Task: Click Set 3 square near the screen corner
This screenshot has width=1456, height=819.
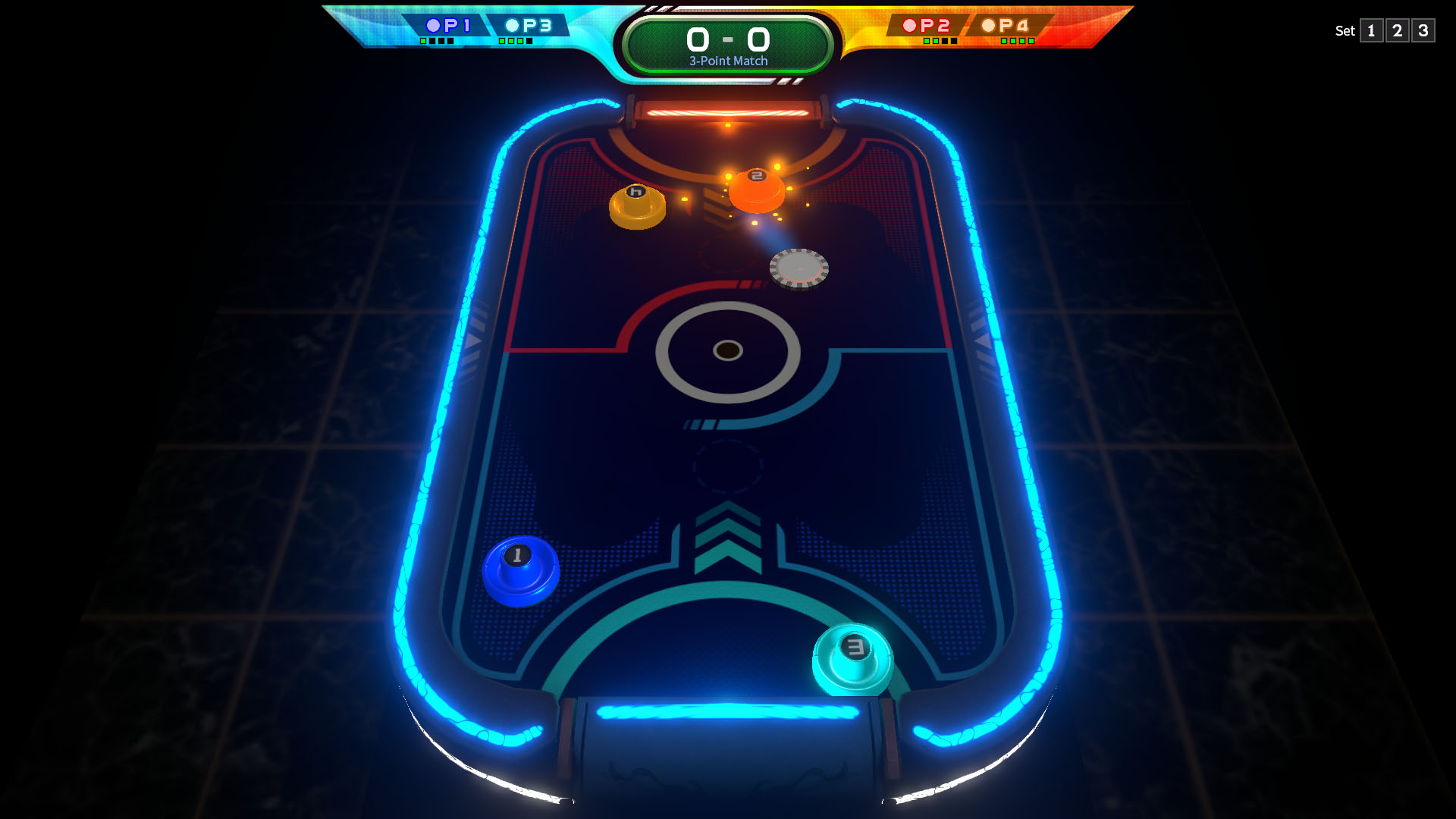Action: [x=1423, y=31]
